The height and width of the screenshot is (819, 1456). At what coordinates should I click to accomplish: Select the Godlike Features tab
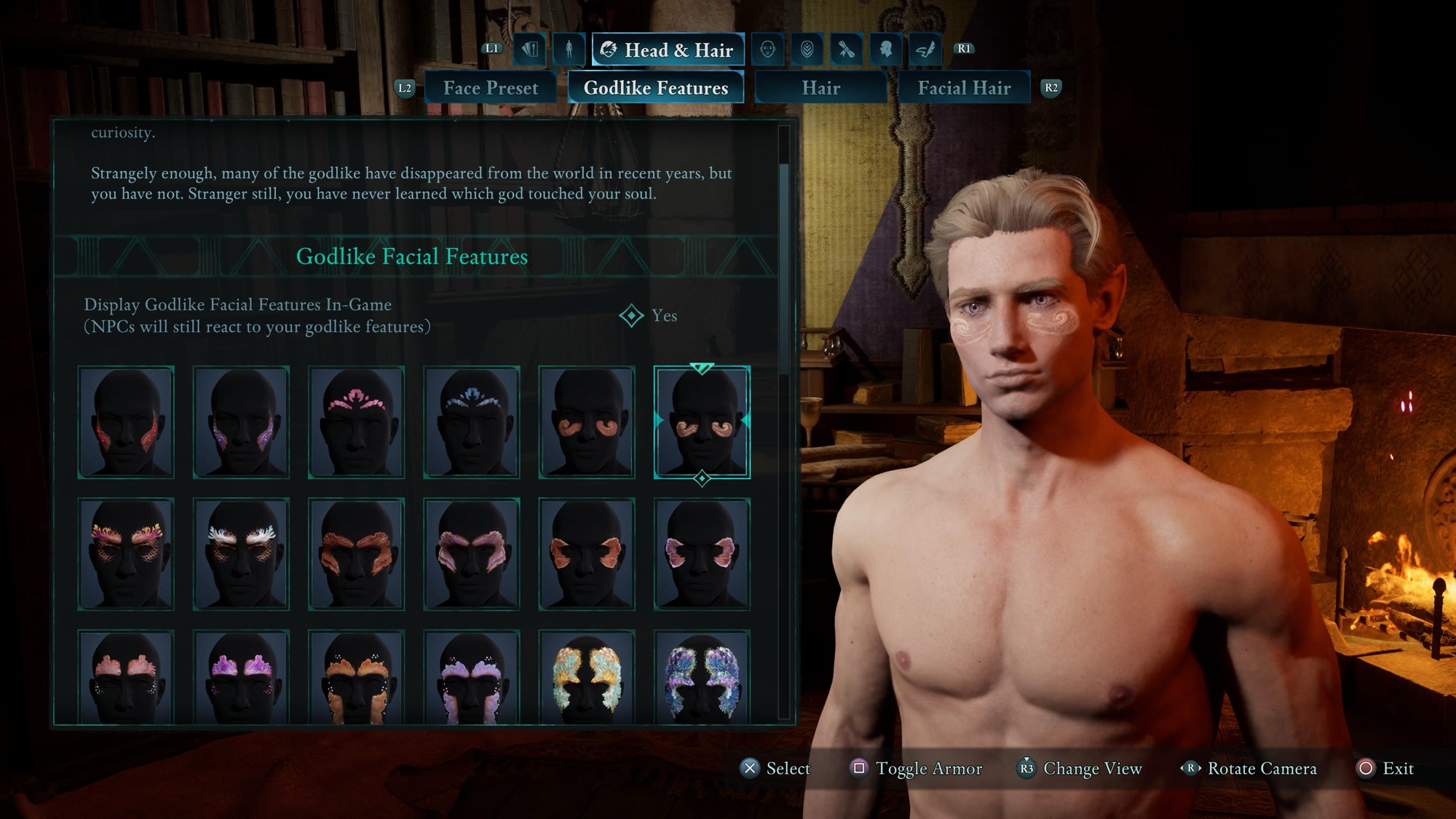coord(655,88)
